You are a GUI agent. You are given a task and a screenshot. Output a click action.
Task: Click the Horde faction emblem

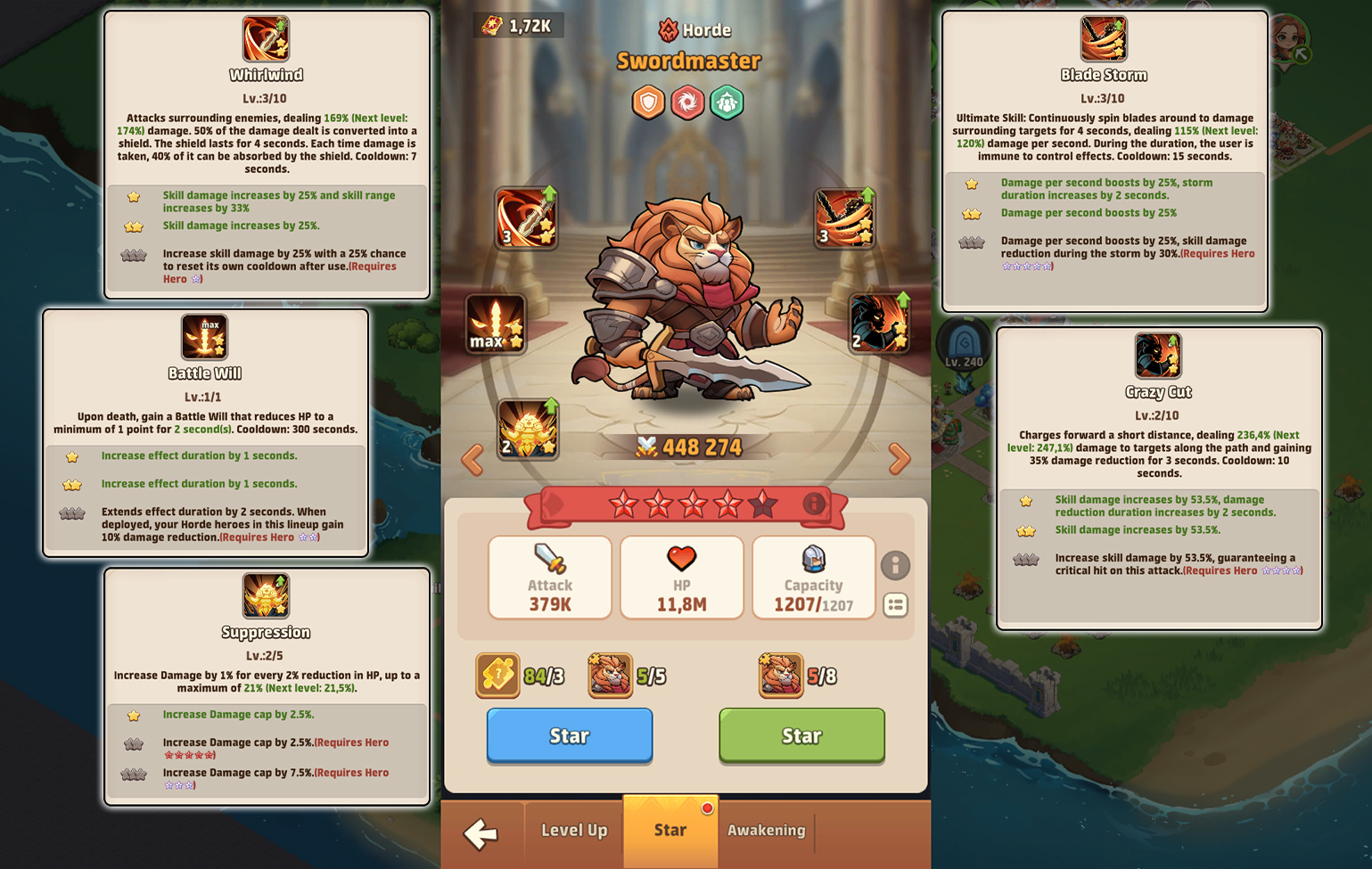coord(668,30)
